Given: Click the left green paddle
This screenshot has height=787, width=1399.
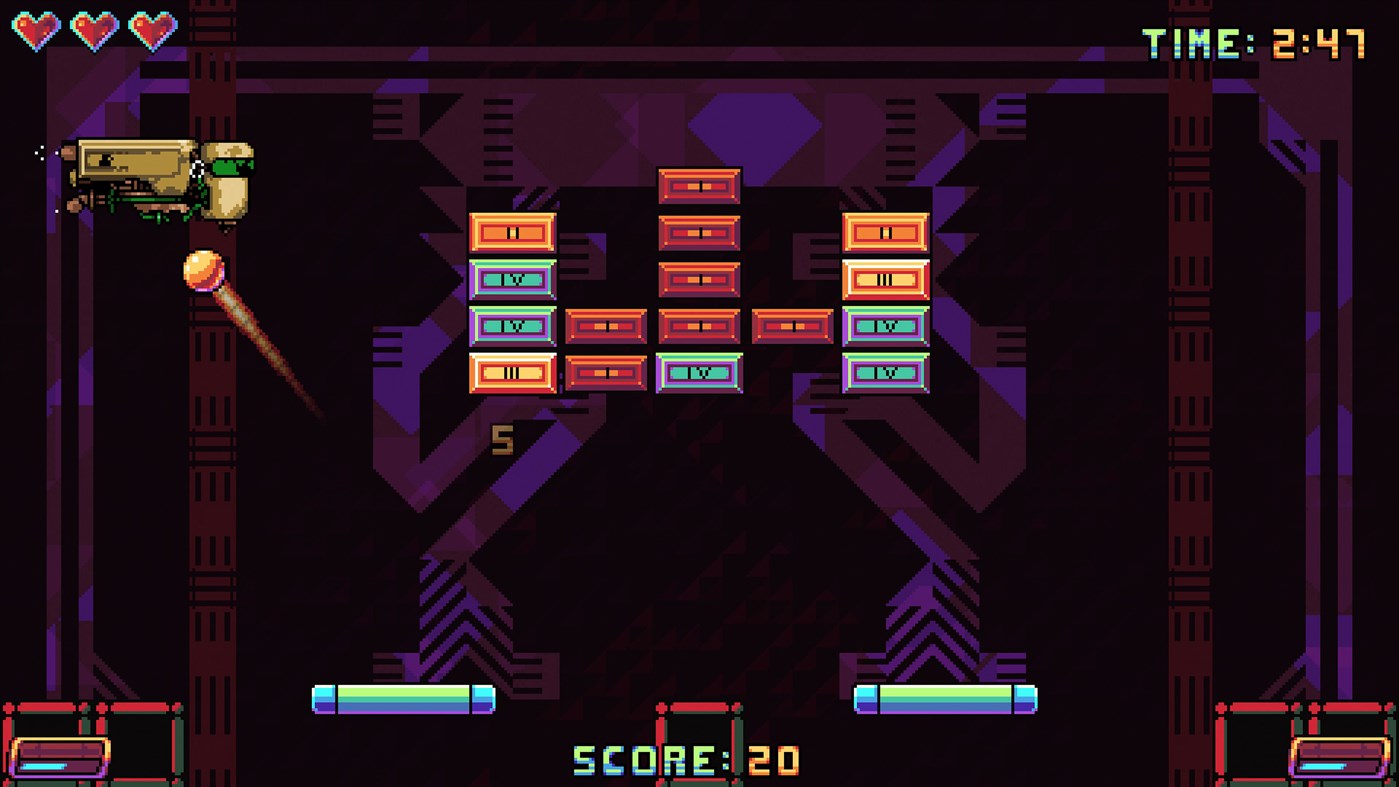Looking at the screenshot, I should 404,700.
